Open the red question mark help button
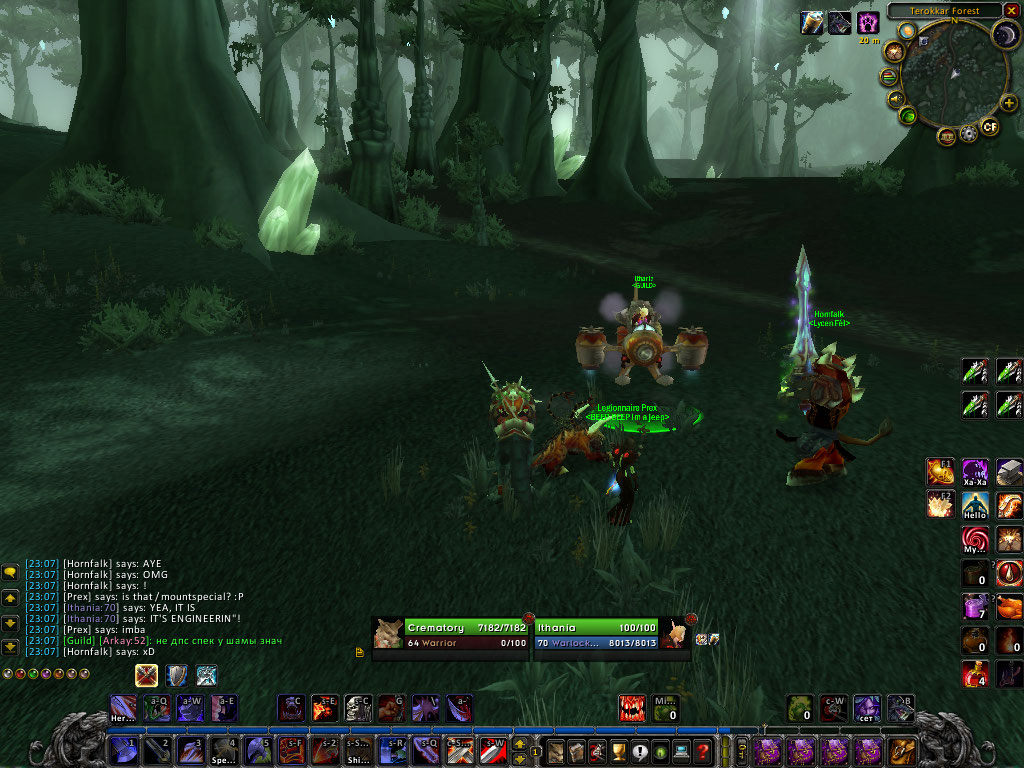Viewport: 1024px width, 768px height. (x=704, y=751)
